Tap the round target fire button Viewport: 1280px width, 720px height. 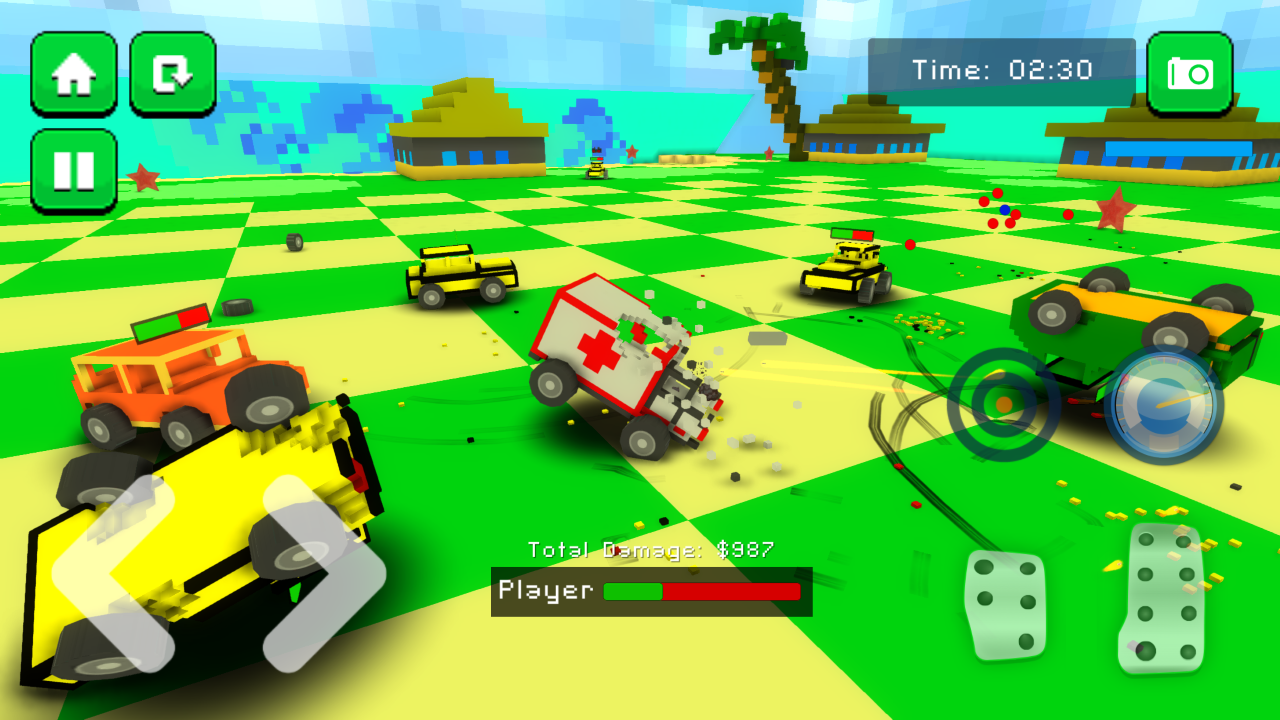(x=1003, y=404)
